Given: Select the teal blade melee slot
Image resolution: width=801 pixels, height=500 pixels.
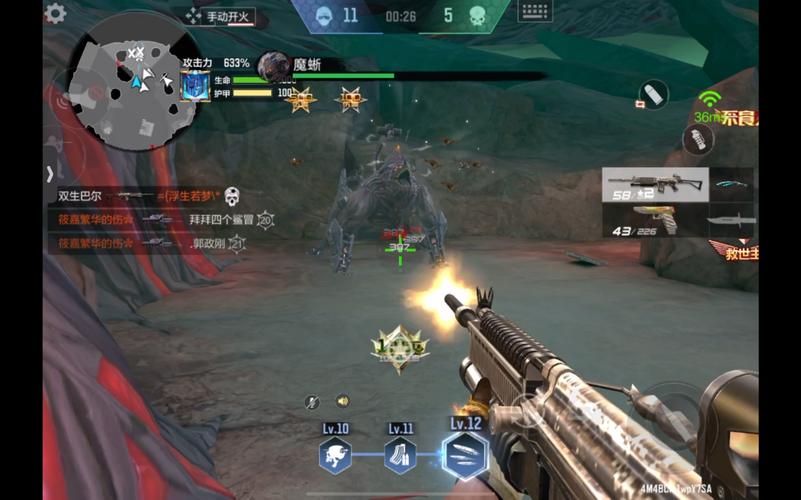Looking at the screenshot, I should (x=731, y=184).
